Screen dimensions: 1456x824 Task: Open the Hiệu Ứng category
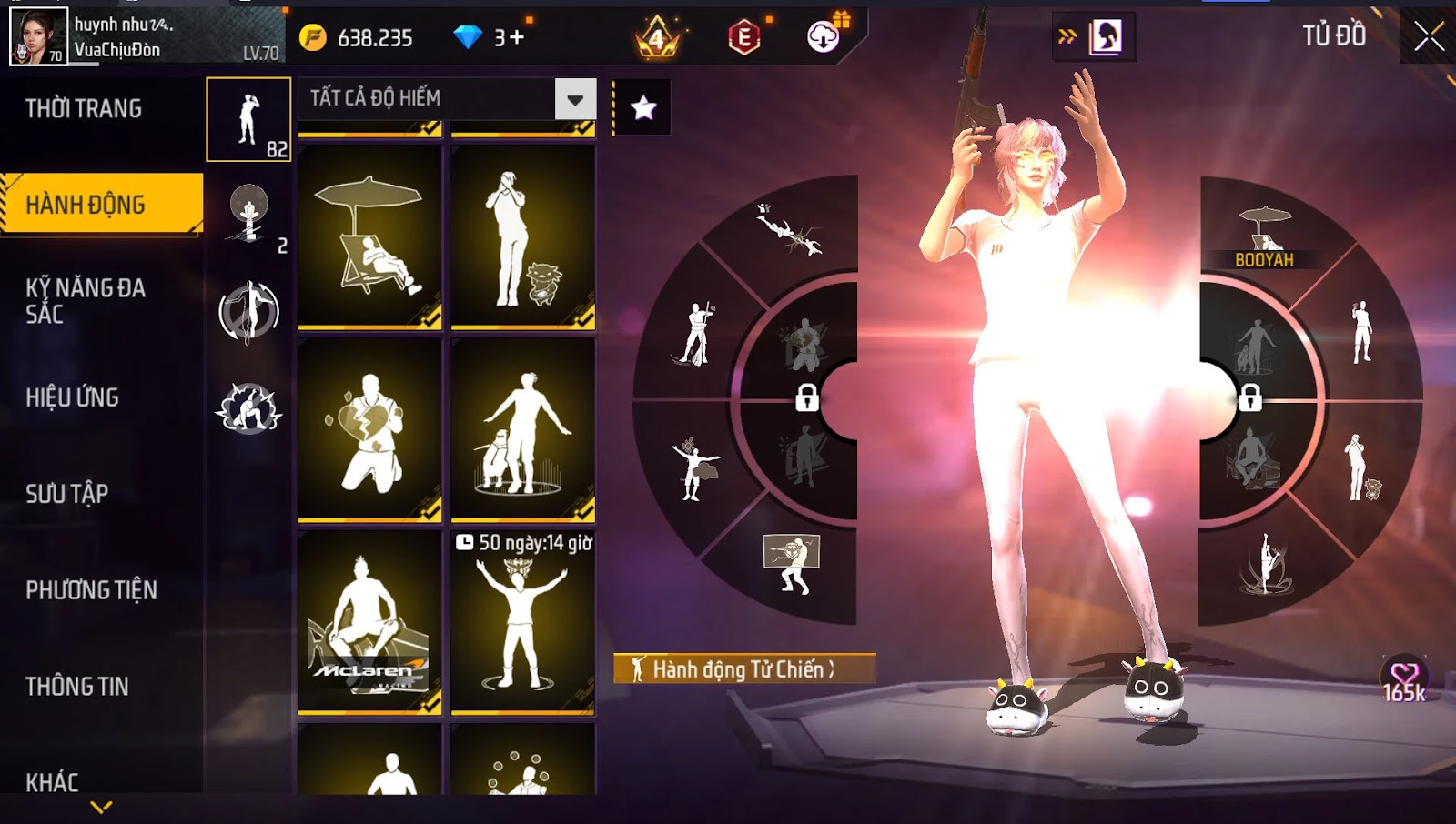tap(73, 397)
